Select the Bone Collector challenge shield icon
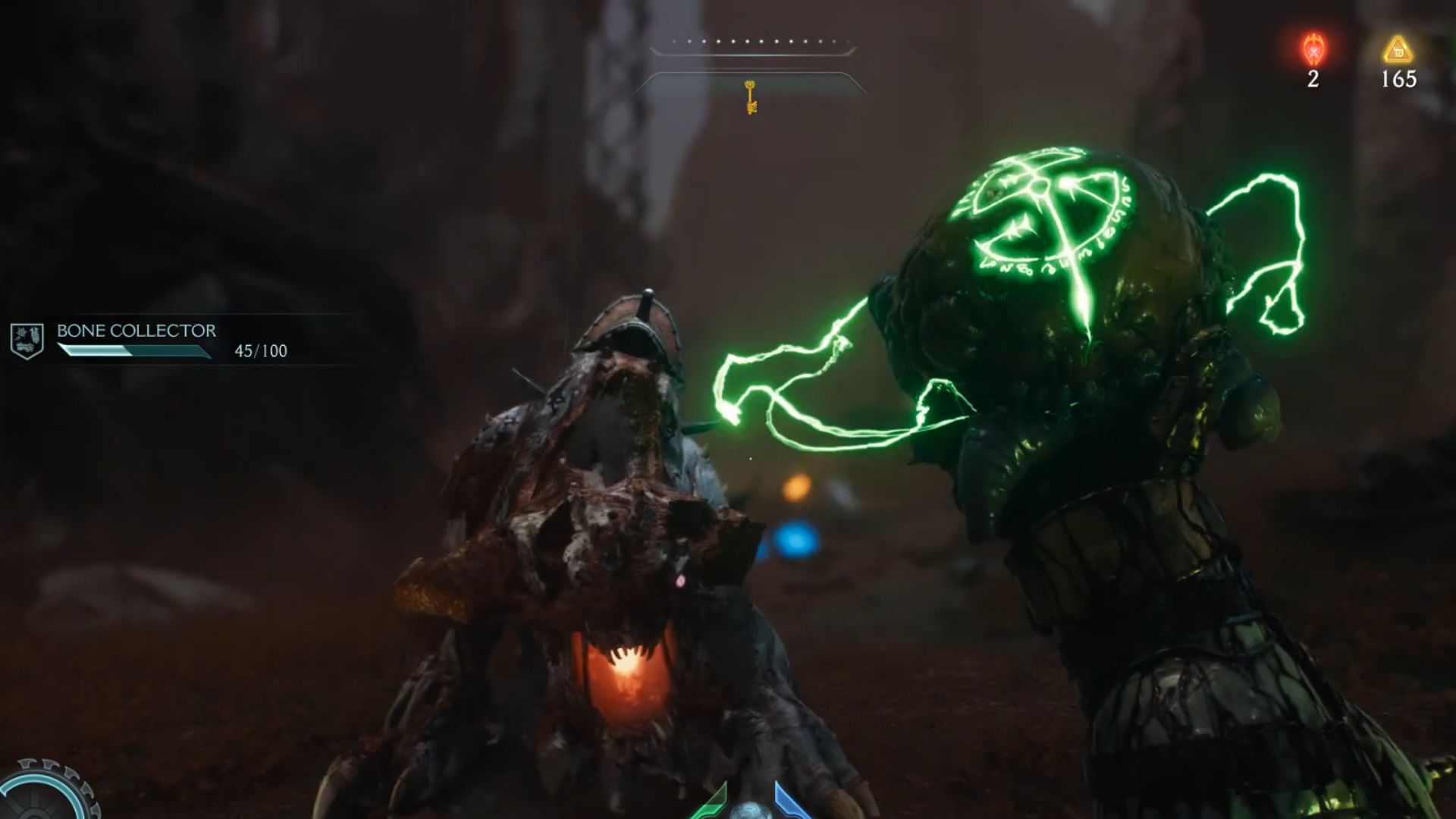This screenshot has height=819, width=1456. pyautogui.click(x=27, y=340)
